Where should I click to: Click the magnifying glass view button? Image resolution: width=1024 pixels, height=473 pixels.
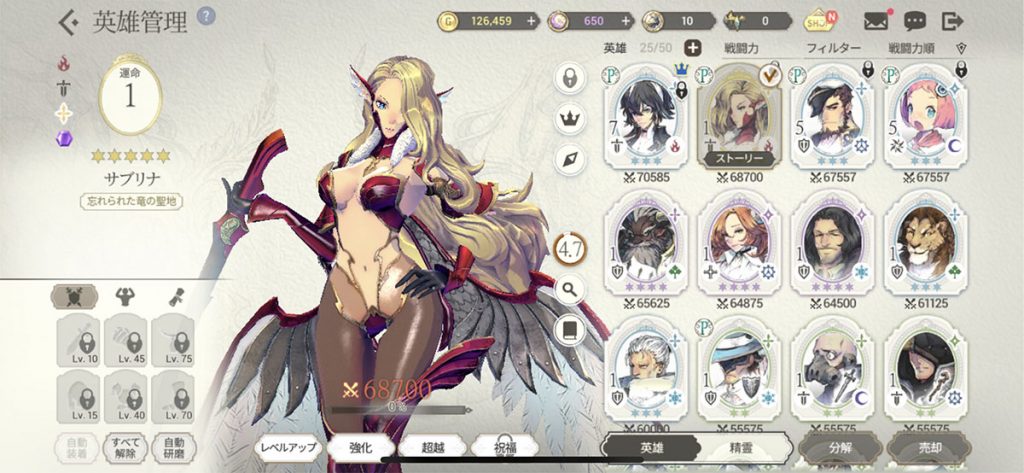(x=569, y=290)
